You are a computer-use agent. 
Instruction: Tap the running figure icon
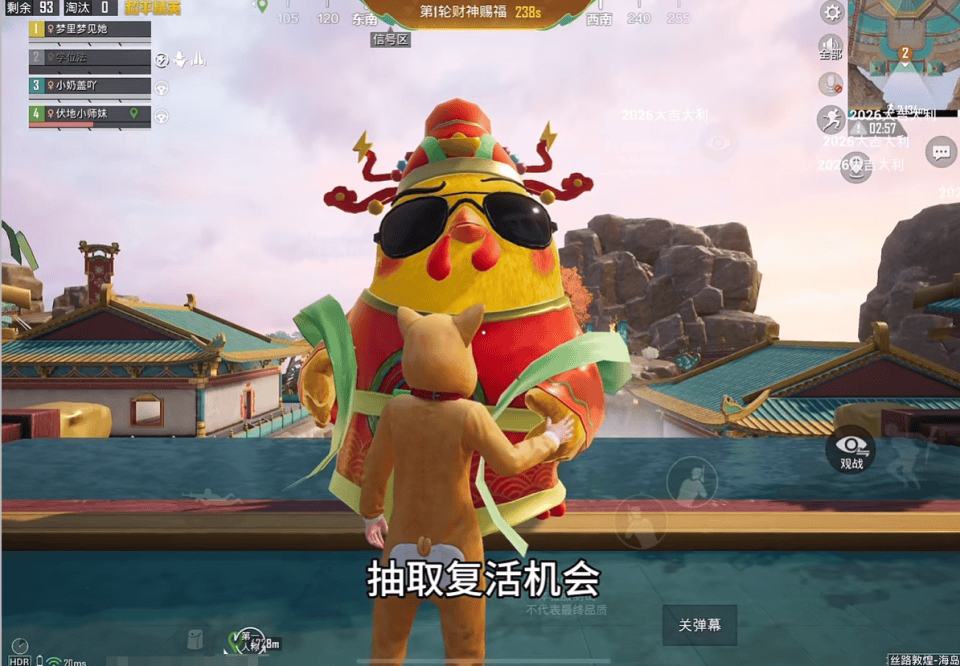(x=830, y=120)
